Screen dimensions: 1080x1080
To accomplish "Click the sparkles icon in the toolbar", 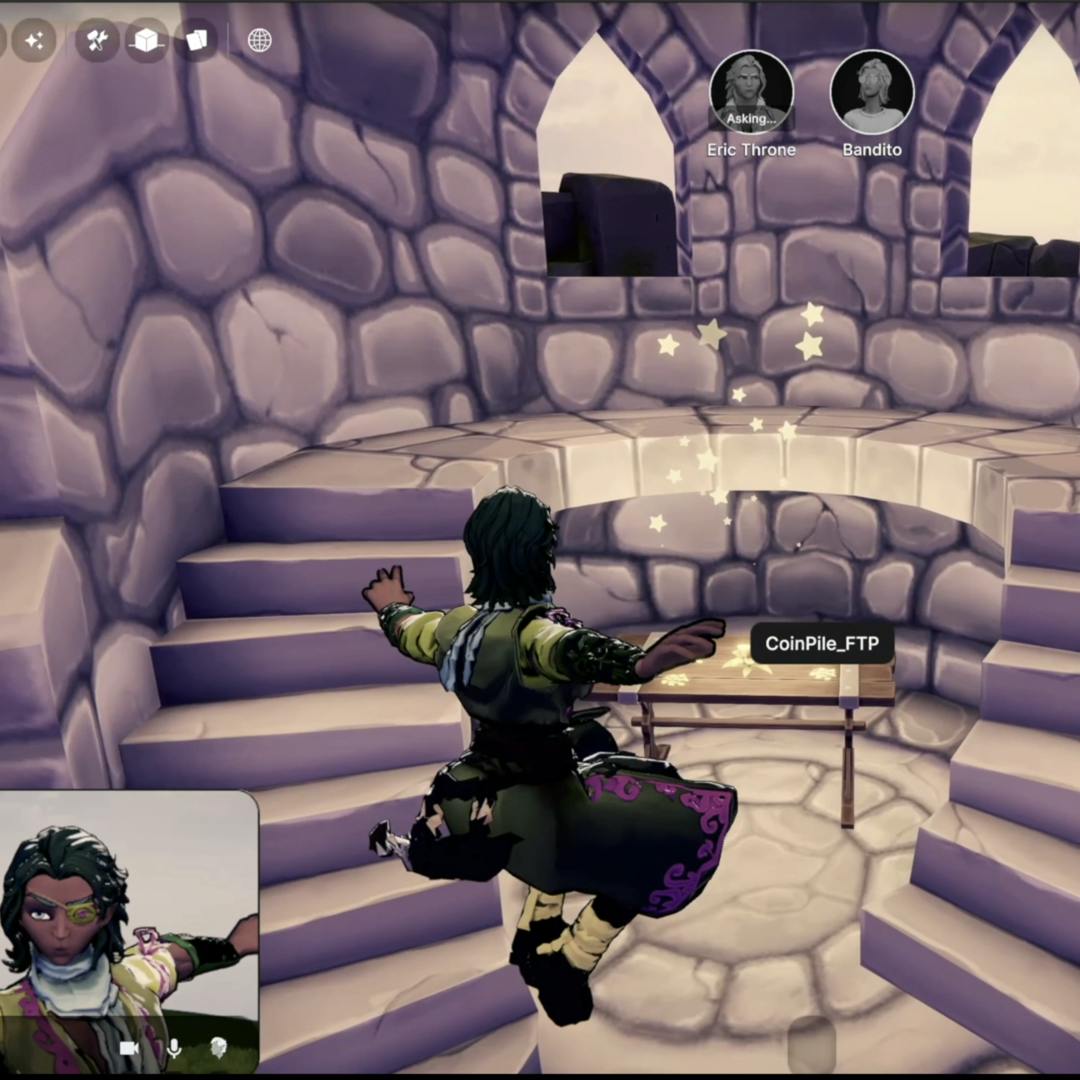I will point(33,41).
